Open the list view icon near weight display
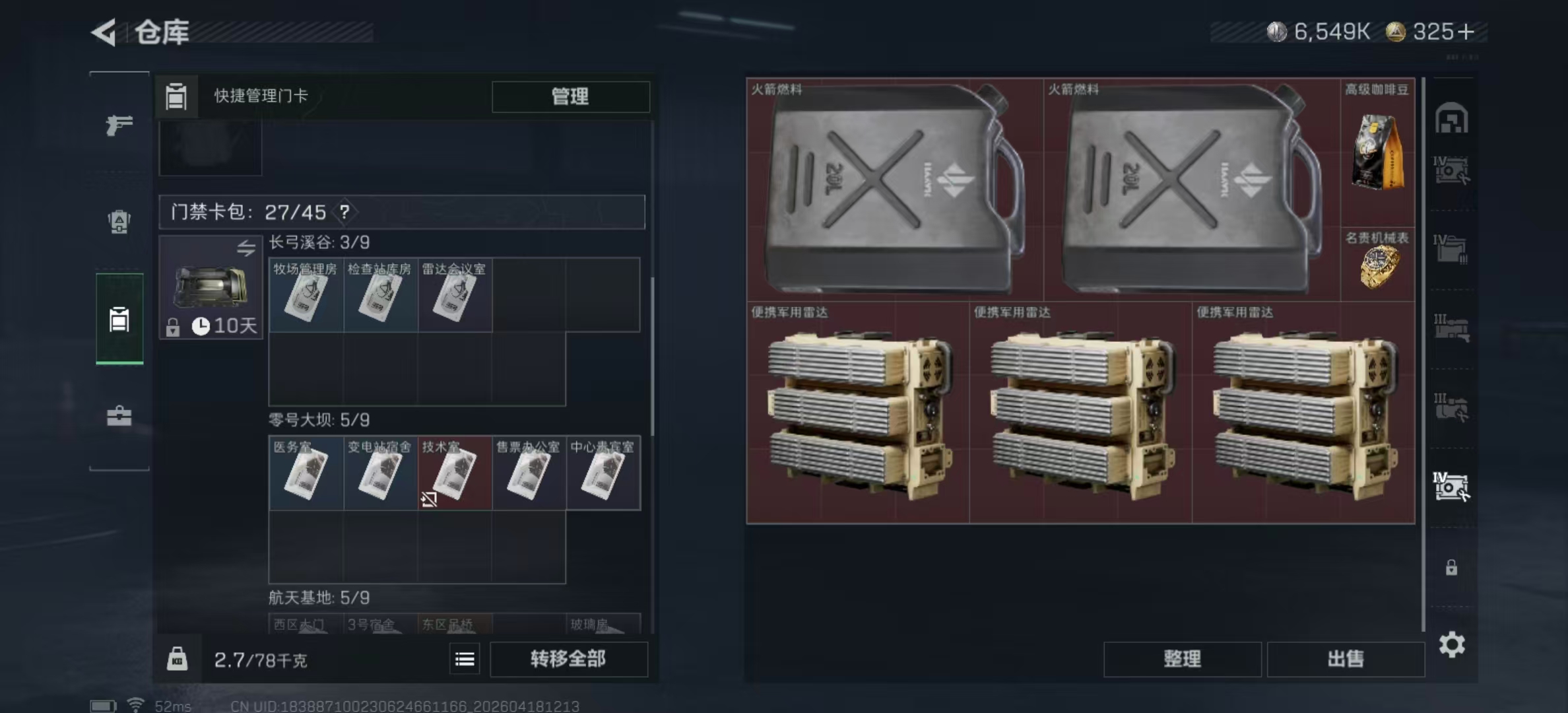This screenshot has width=1568, height=713. click(466, 659)
